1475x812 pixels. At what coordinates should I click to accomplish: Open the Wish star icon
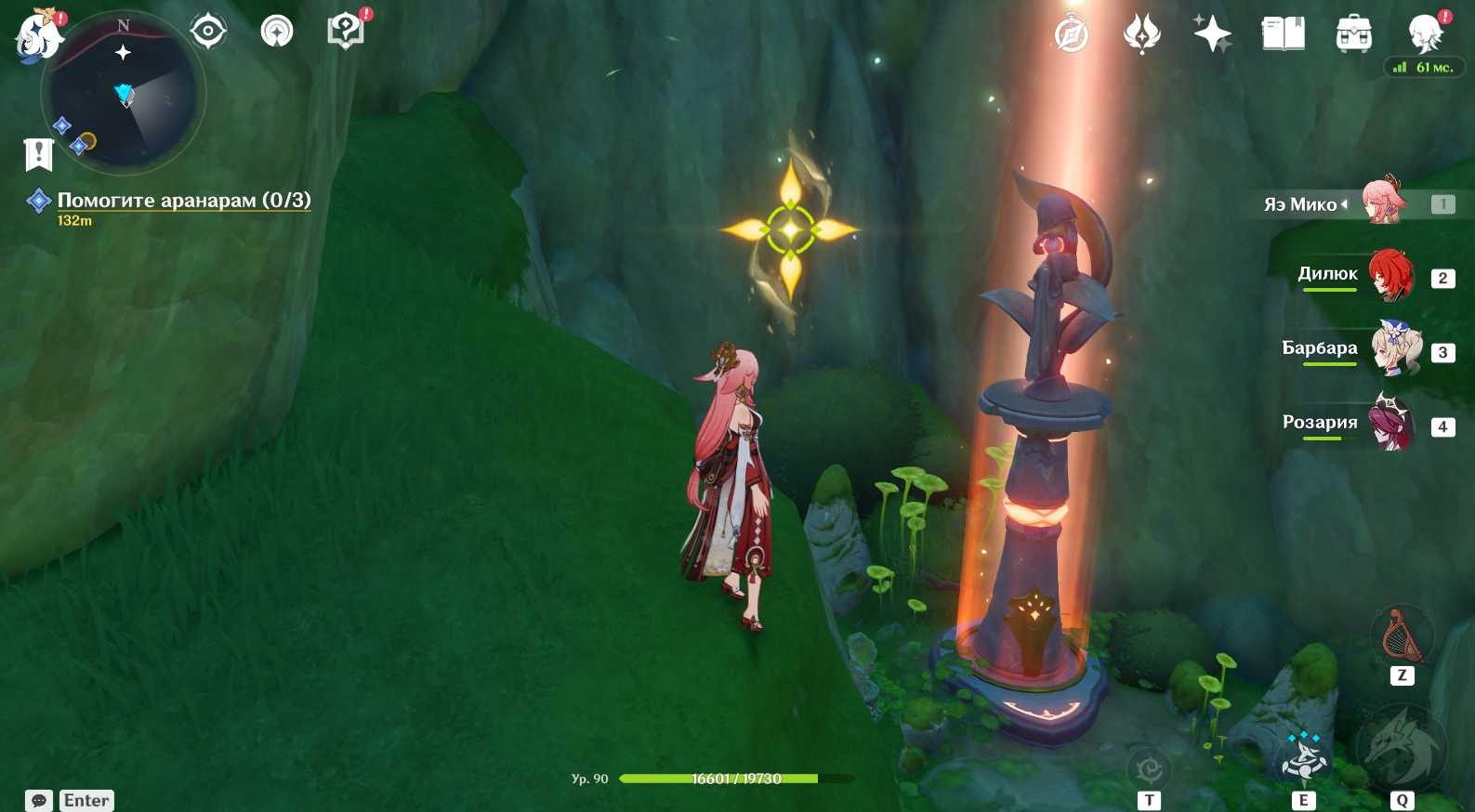pos(1212,34)
